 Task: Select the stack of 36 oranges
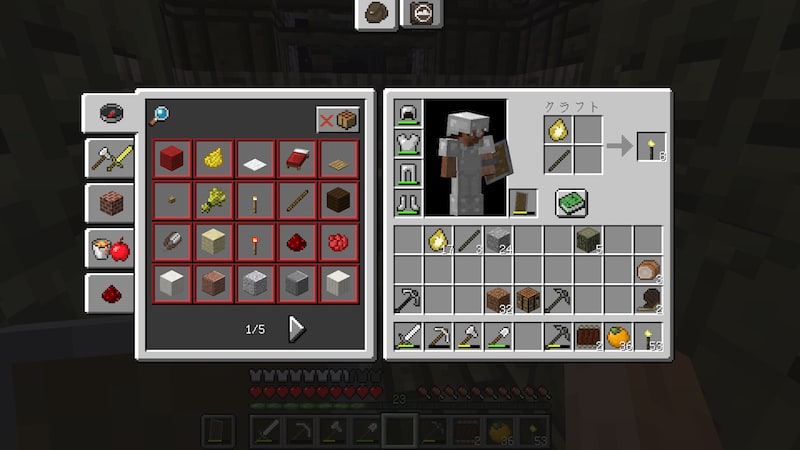tap(619, 337)
